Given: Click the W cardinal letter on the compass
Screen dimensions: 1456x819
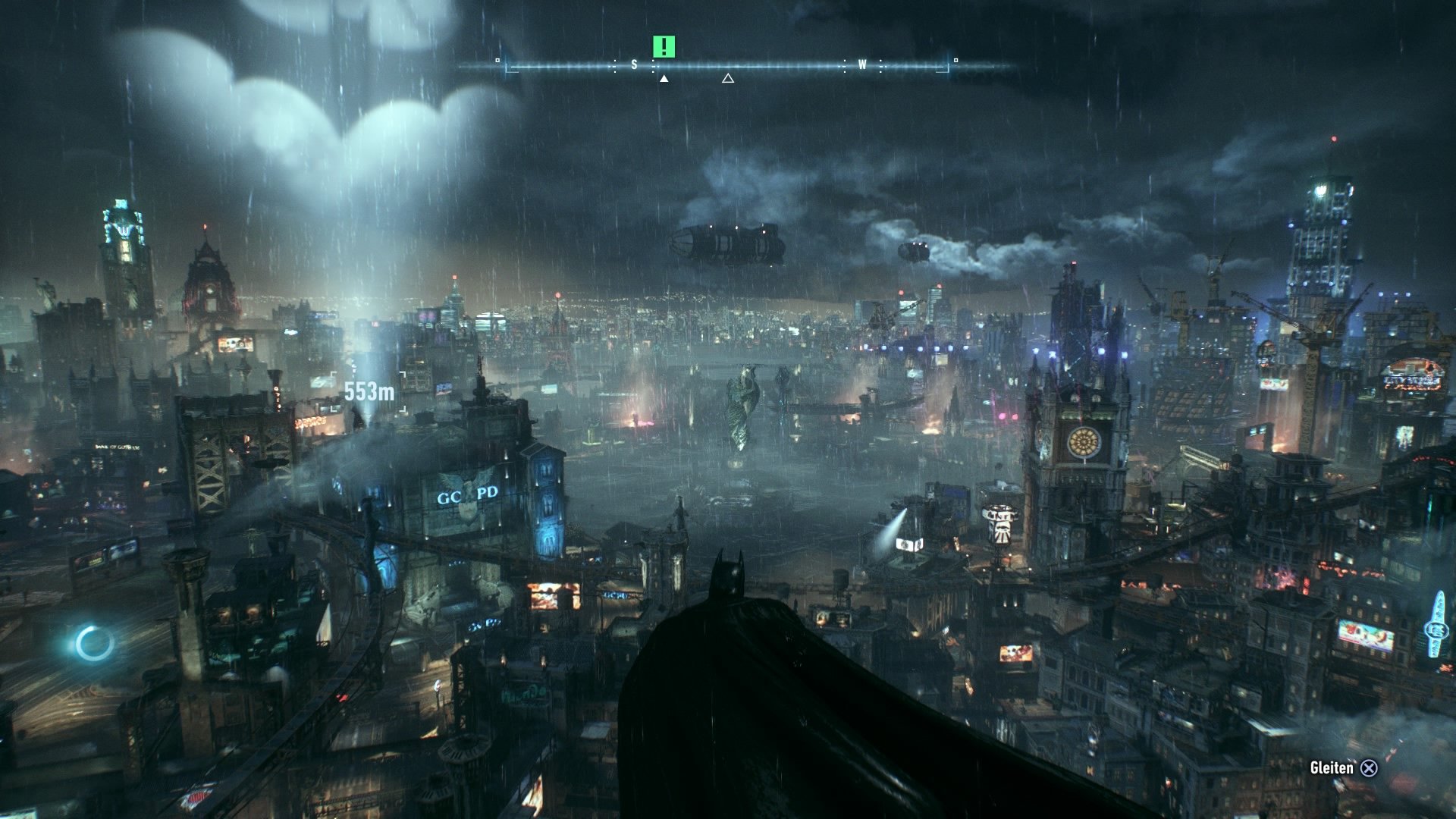Looking at the screenshot, I should coord(862,64).
